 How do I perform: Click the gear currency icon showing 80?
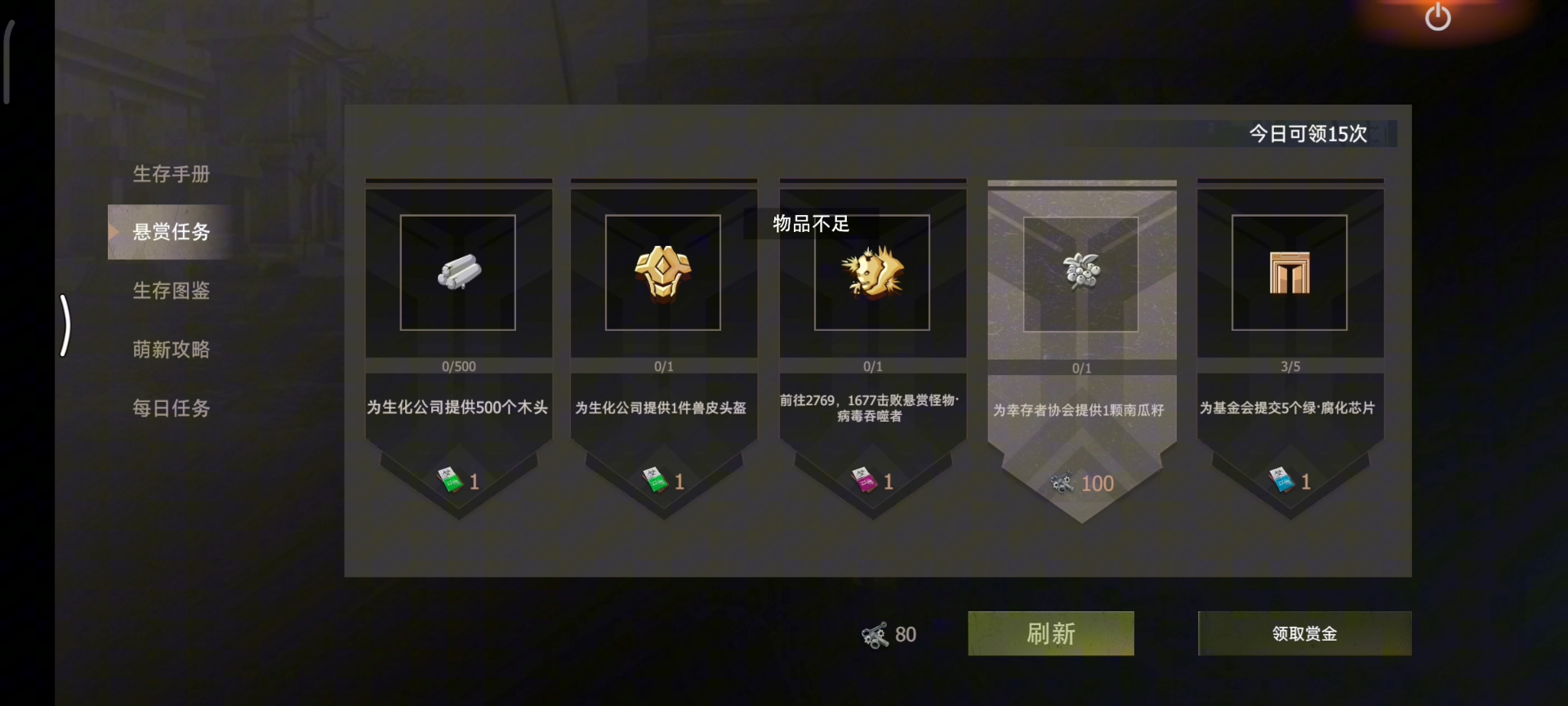[874, 634]
